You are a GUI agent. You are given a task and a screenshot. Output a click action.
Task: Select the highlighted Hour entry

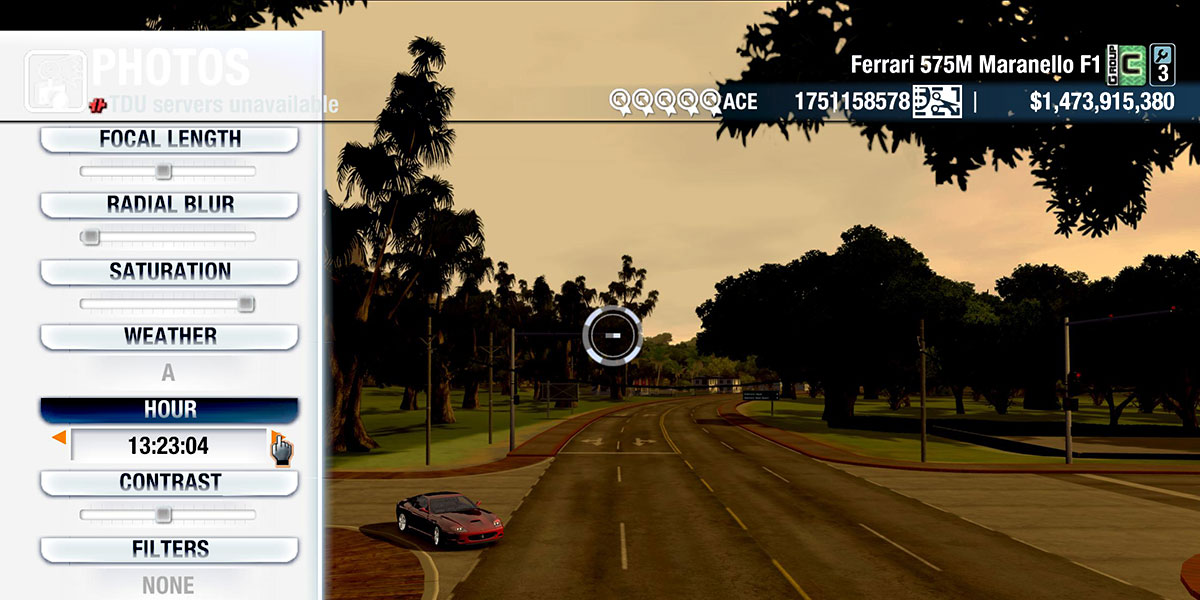[x=169, y=410]
